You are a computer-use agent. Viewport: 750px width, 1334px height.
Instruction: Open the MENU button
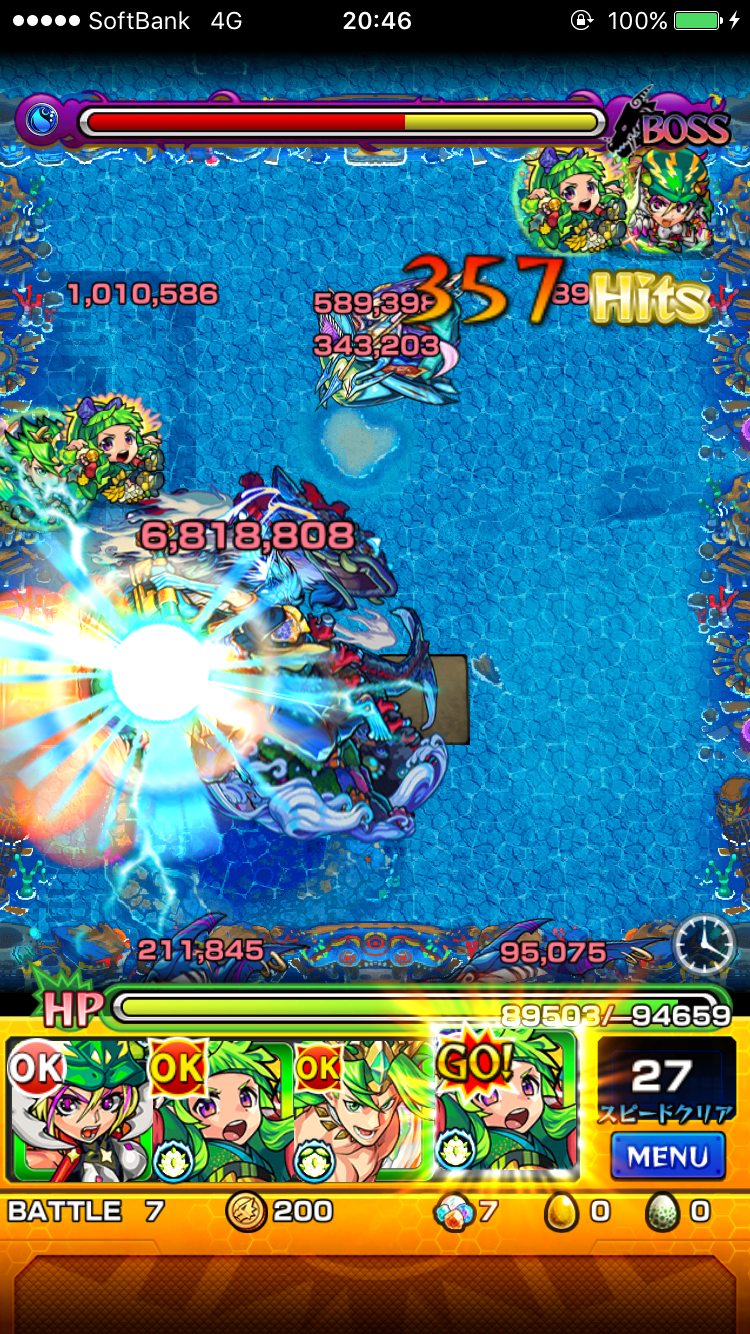point(667,1156)
